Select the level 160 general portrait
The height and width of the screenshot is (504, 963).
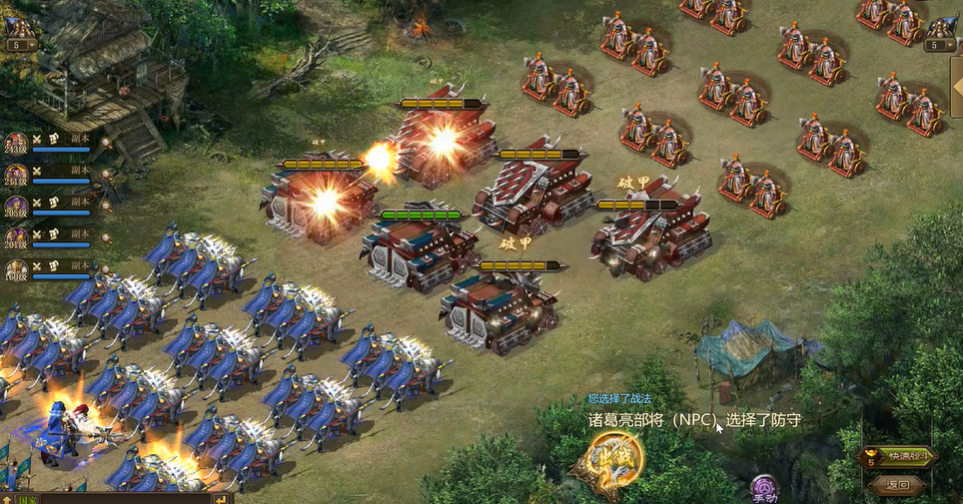point(16,269)
